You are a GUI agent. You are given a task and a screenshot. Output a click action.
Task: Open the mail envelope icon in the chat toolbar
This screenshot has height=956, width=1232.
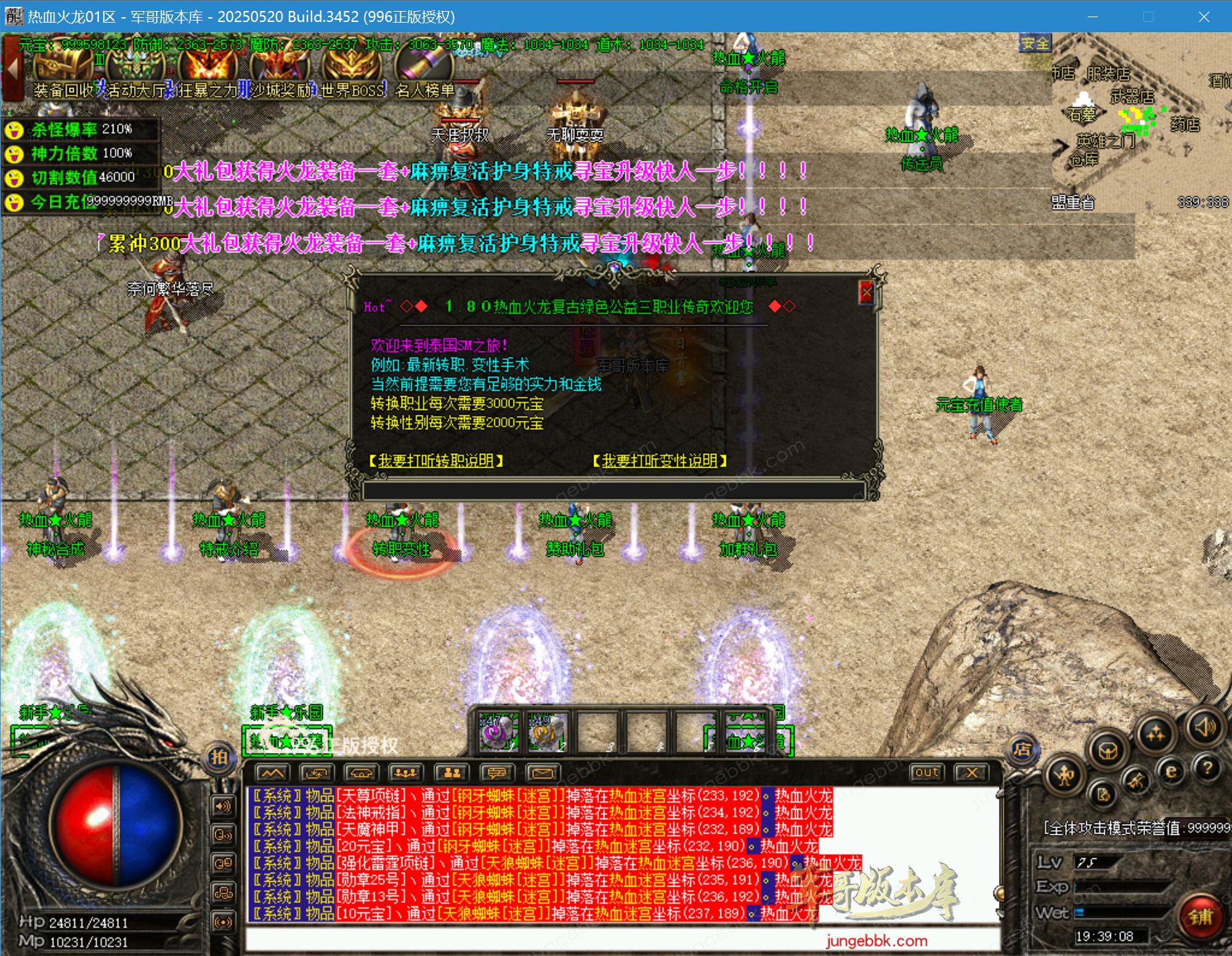543,772
